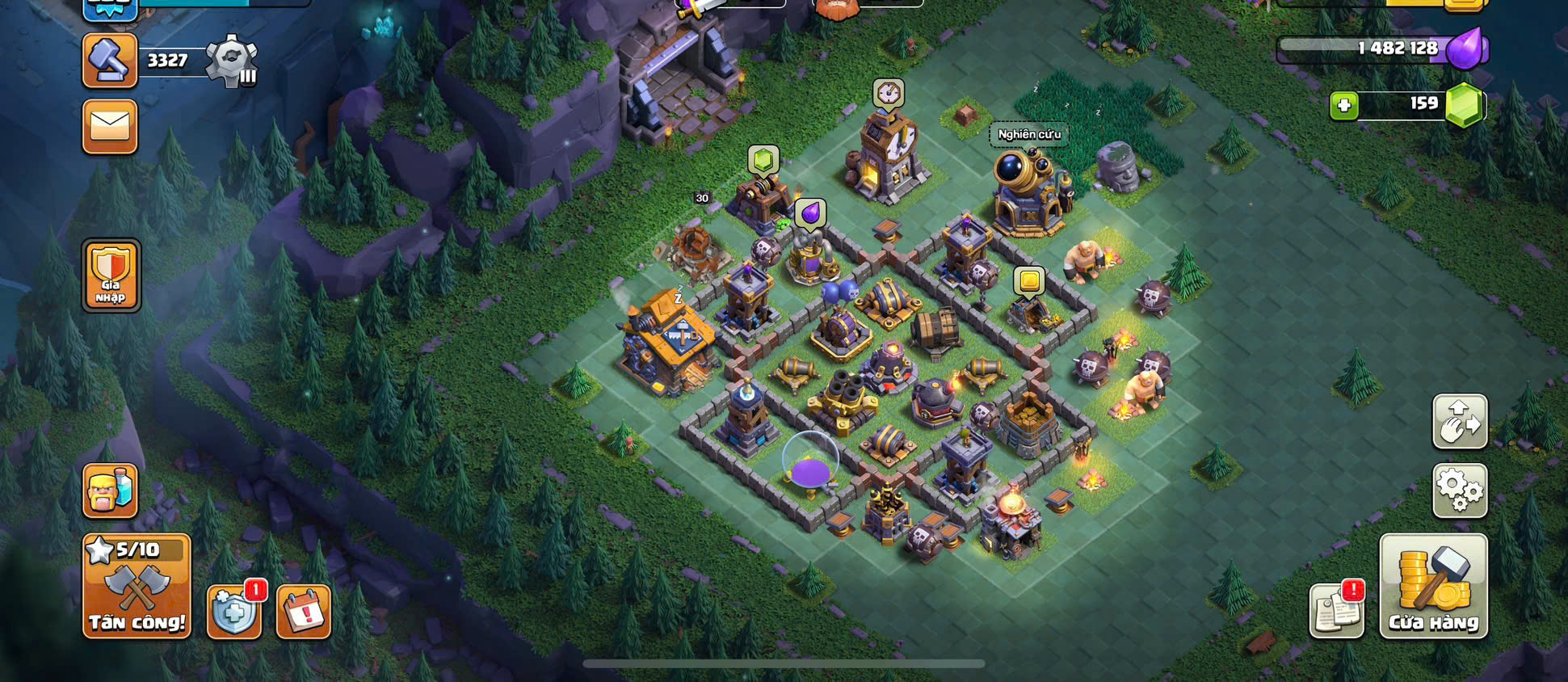Open the Gia nhập clan shield button
The width and height of the screenshot is (1568, 682).
(x=111, y=276)
